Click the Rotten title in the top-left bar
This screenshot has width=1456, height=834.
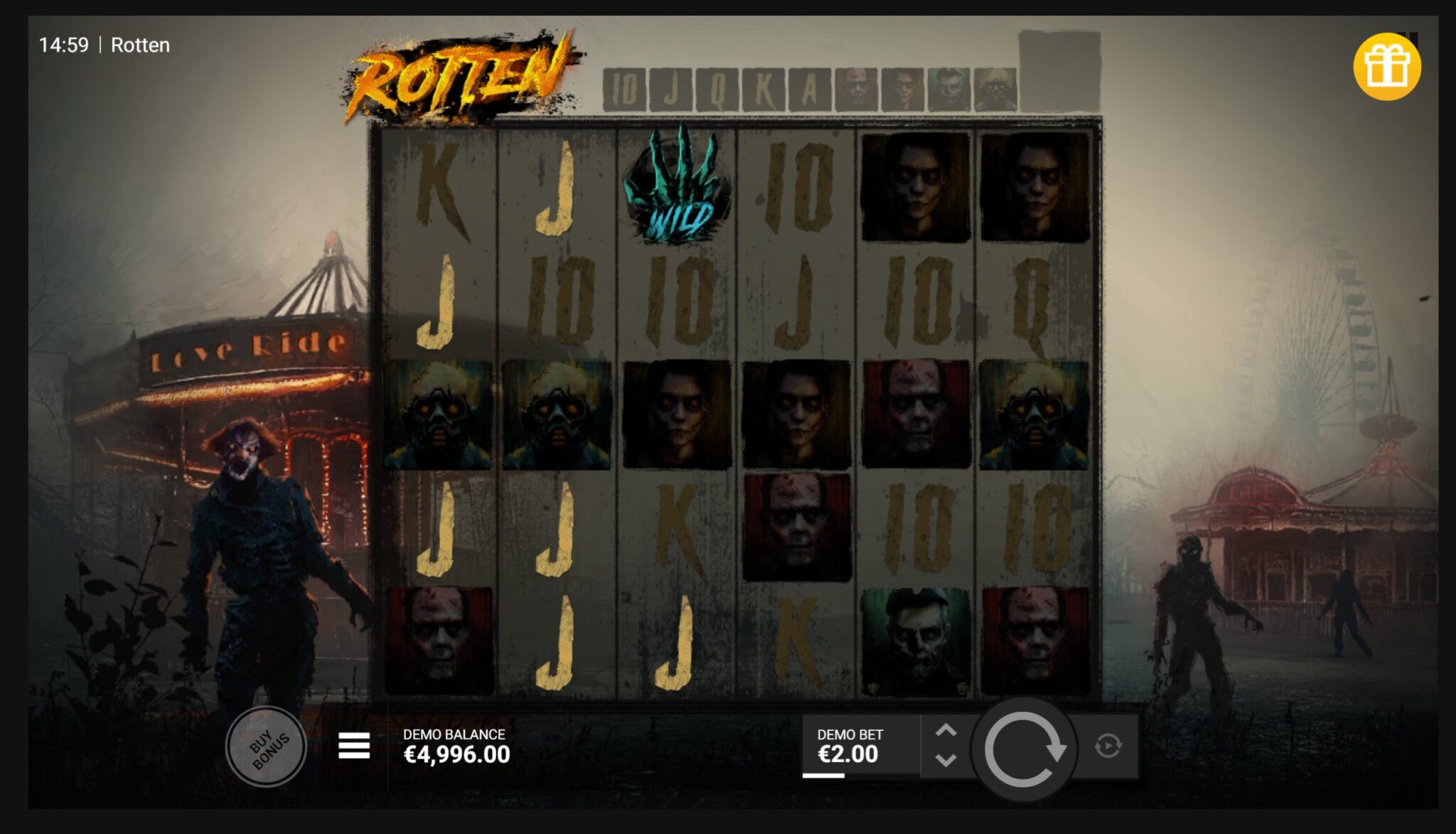[x=140, y=46]
